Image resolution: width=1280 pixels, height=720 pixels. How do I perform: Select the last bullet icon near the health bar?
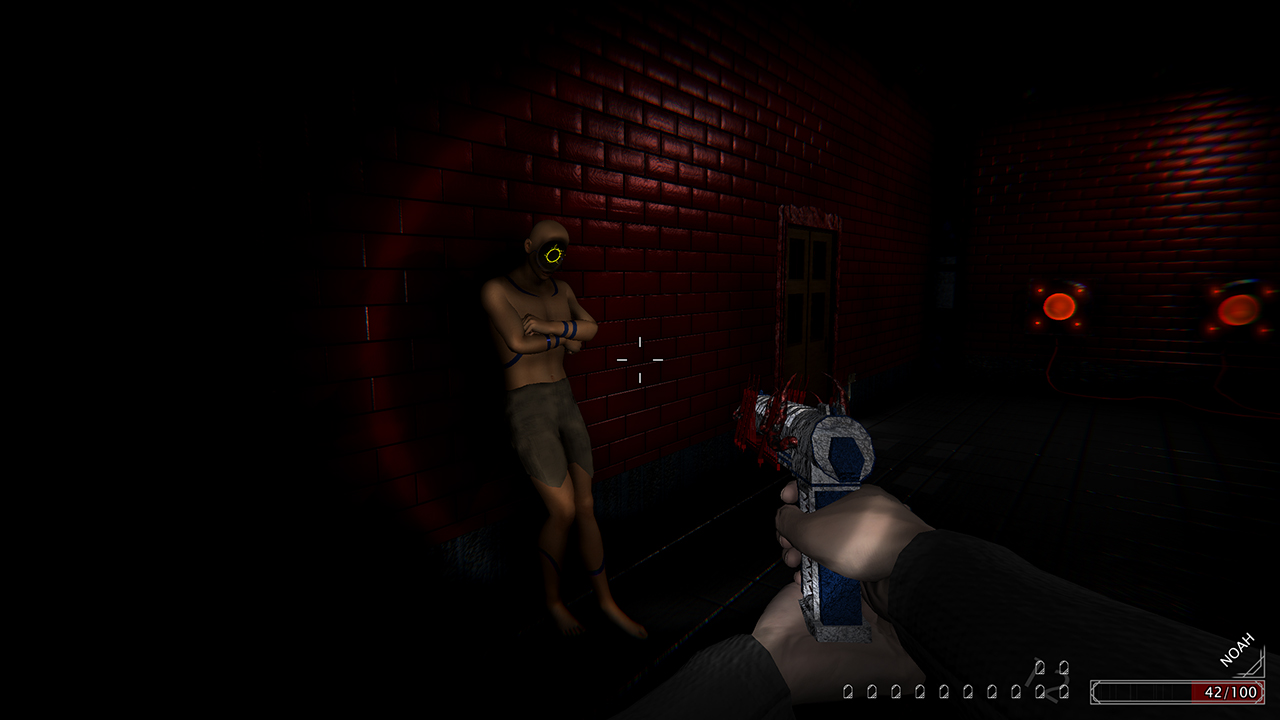point(1063,692)
